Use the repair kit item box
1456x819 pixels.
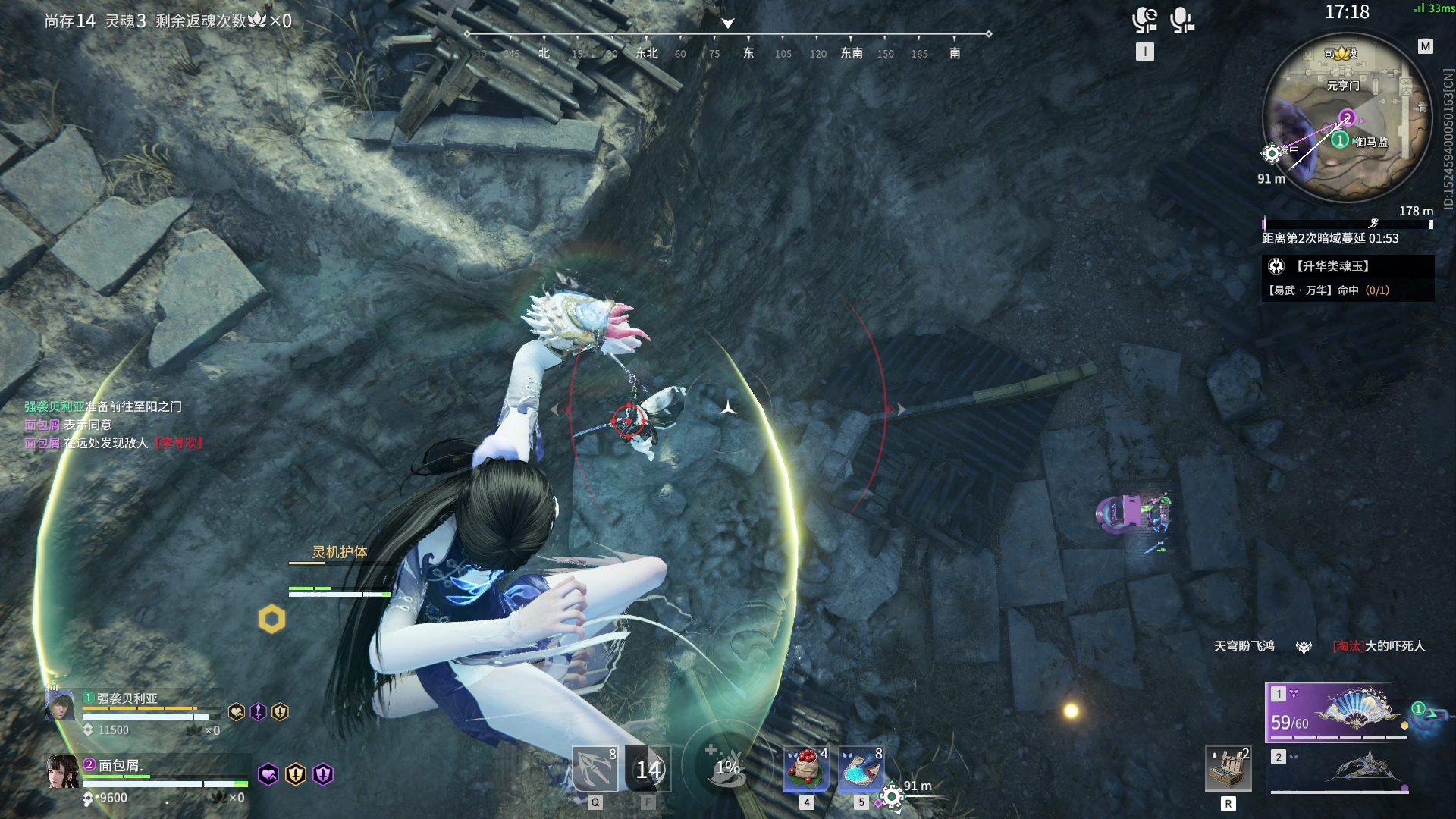[1228, 769]
